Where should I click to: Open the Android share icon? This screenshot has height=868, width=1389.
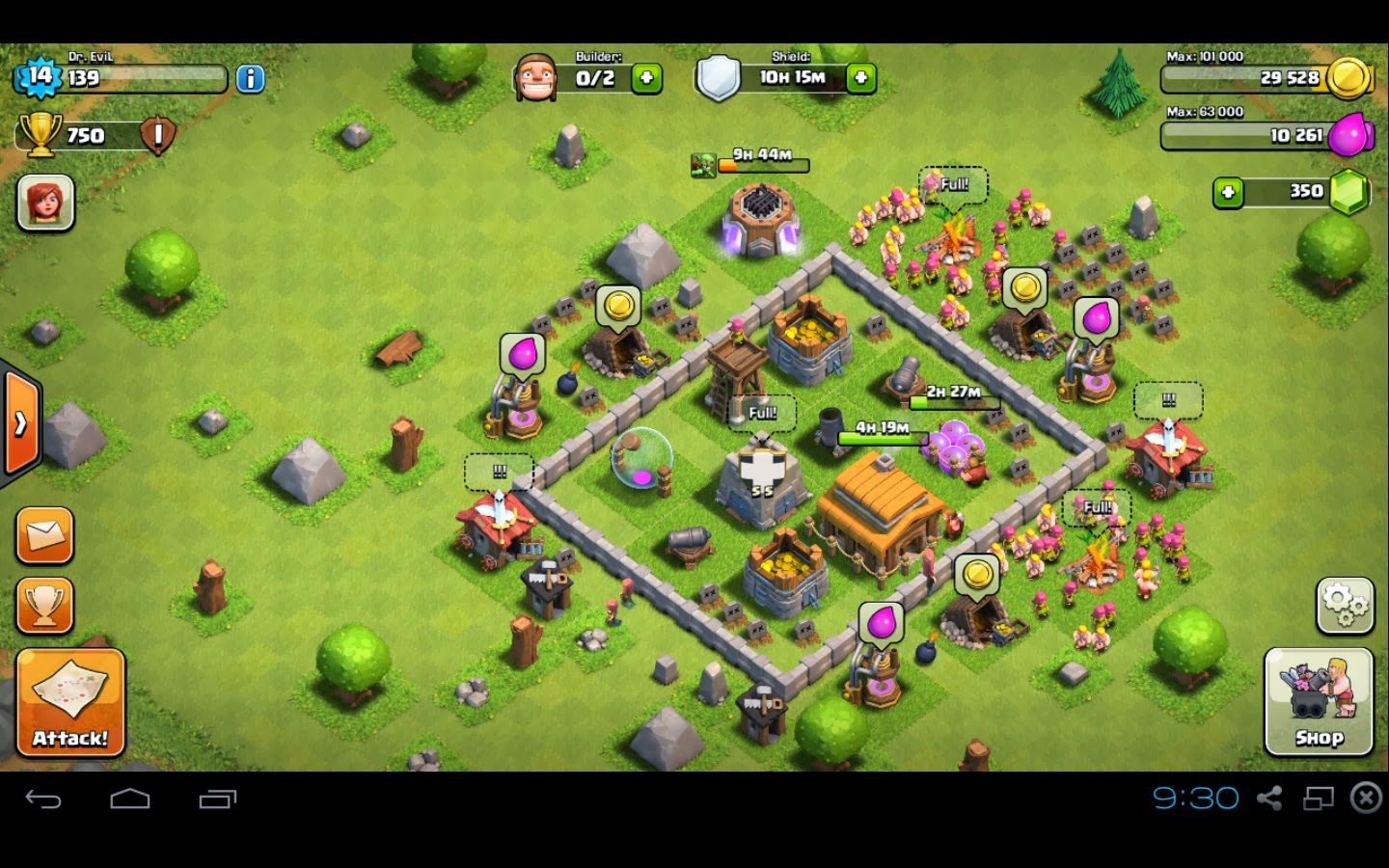tap(1269, 798)
